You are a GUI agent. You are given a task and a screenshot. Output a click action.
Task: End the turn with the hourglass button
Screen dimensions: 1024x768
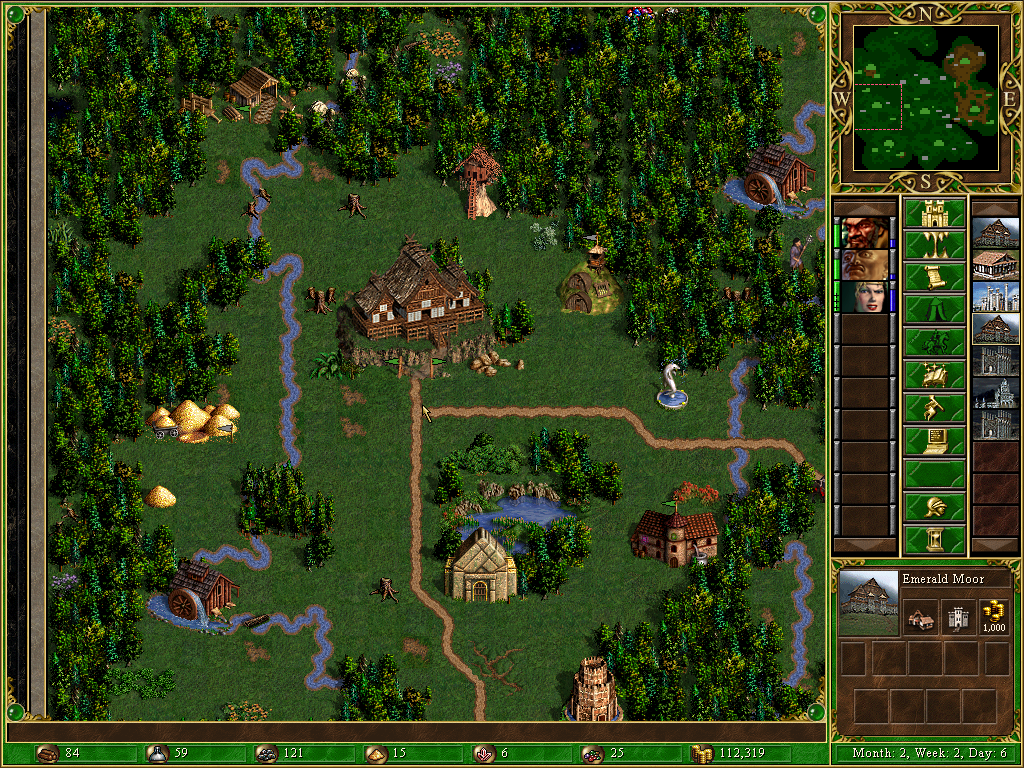point(934,539)
